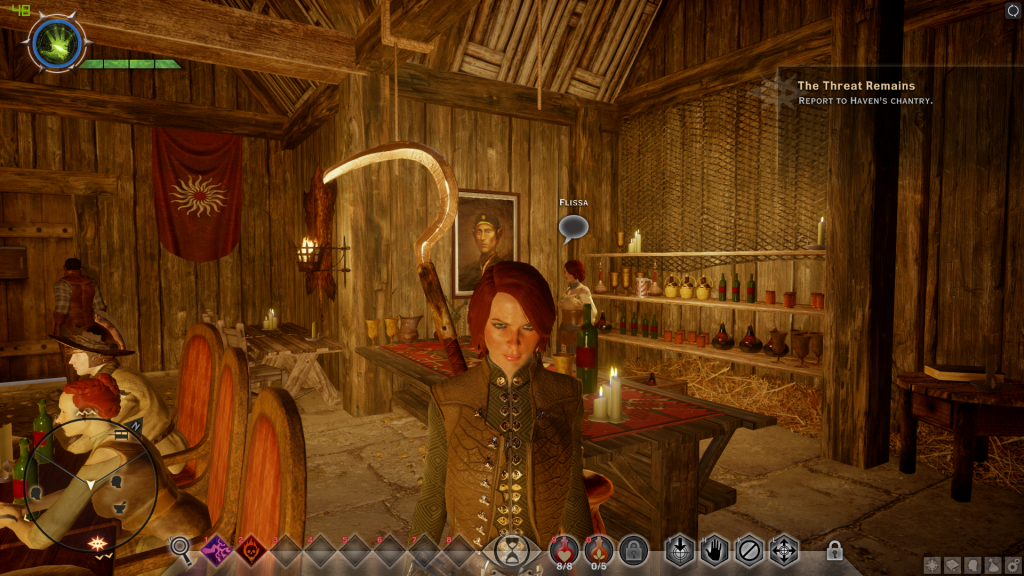1024x576 pixels.
Task: Choose the four-arrow party move command
Action: tap(783, 550)
